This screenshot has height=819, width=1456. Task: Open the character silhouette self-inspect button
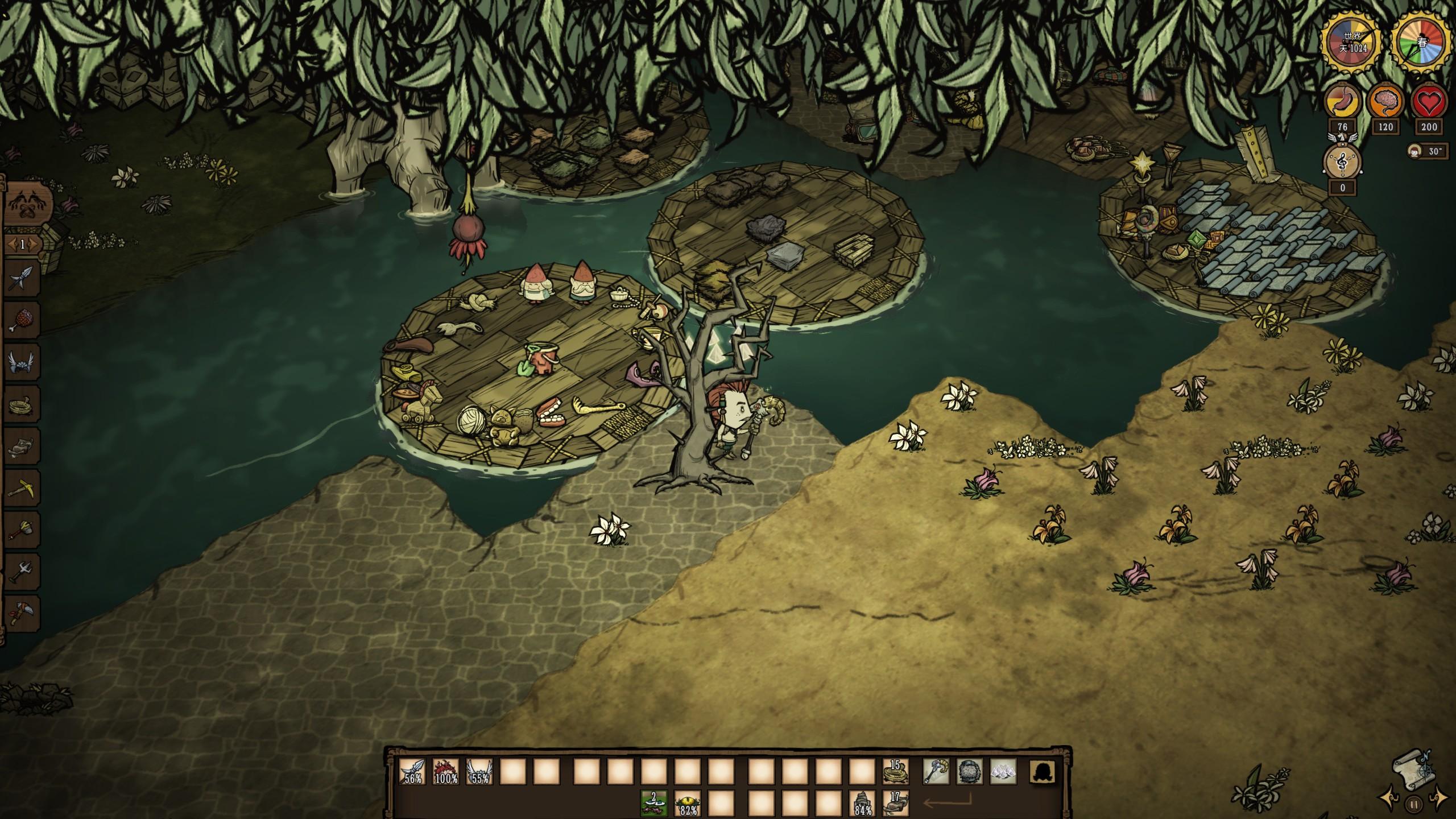coord(1043,772)
